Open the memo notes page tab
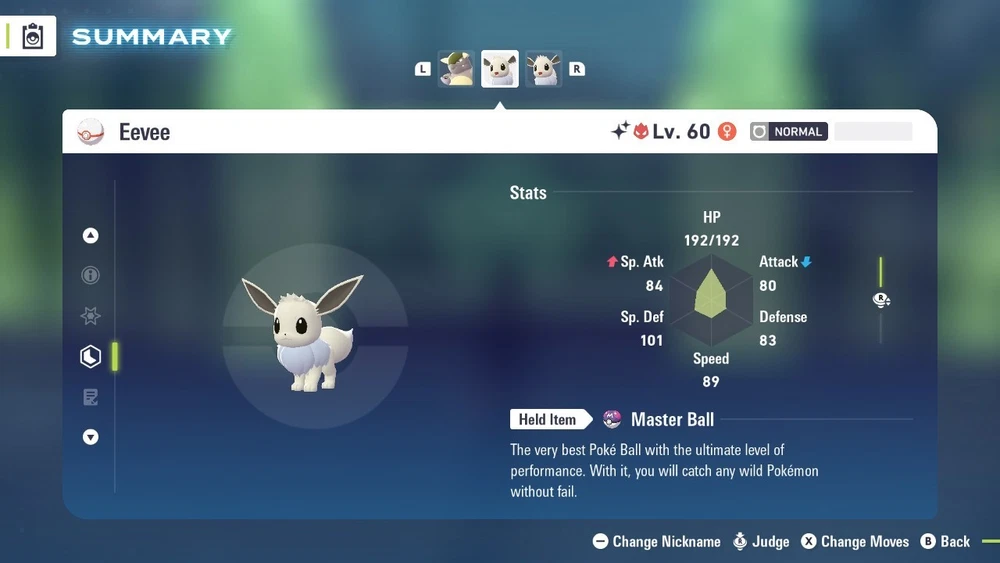 click(91, 397)
